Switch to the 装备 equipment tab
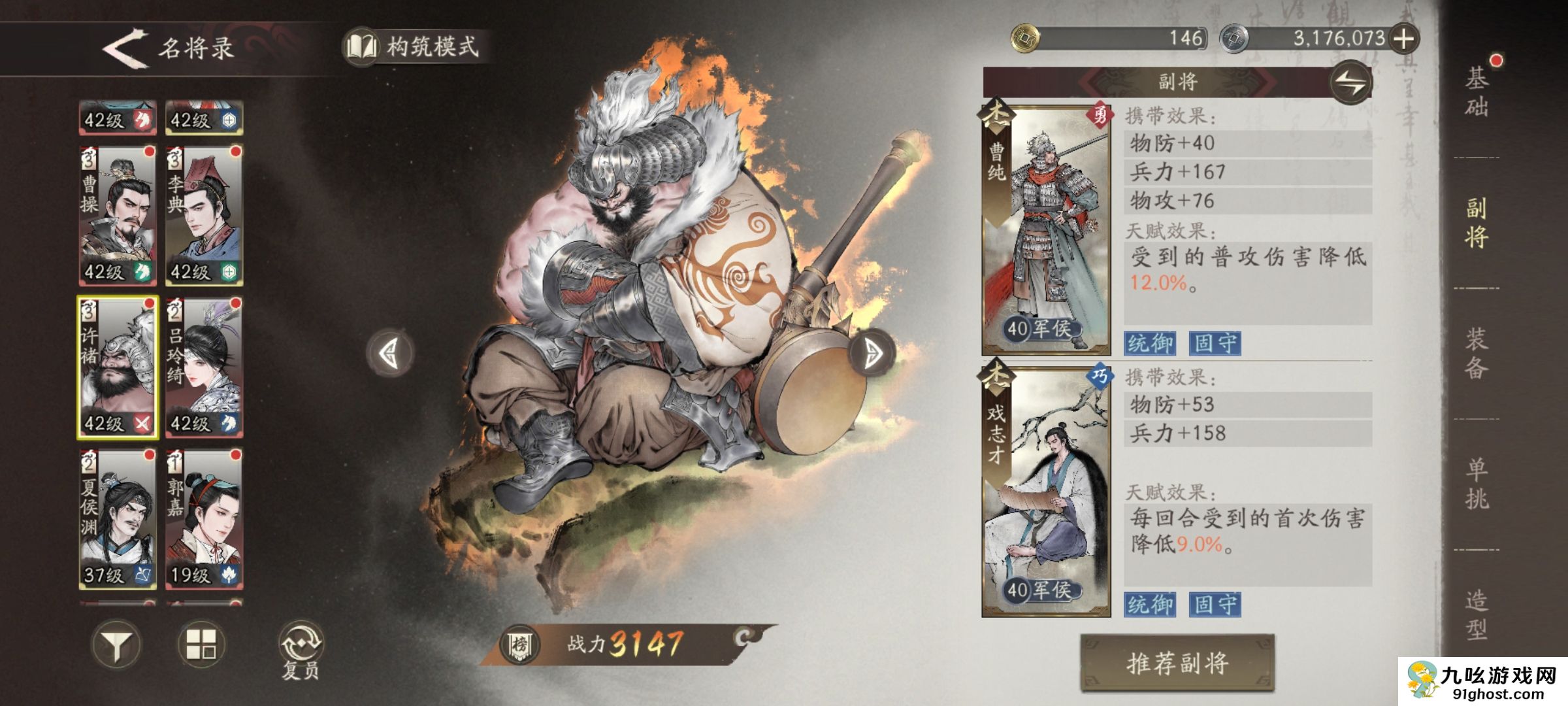Viewport: 1568px width, 706px height. click(x=1477, y=353)
